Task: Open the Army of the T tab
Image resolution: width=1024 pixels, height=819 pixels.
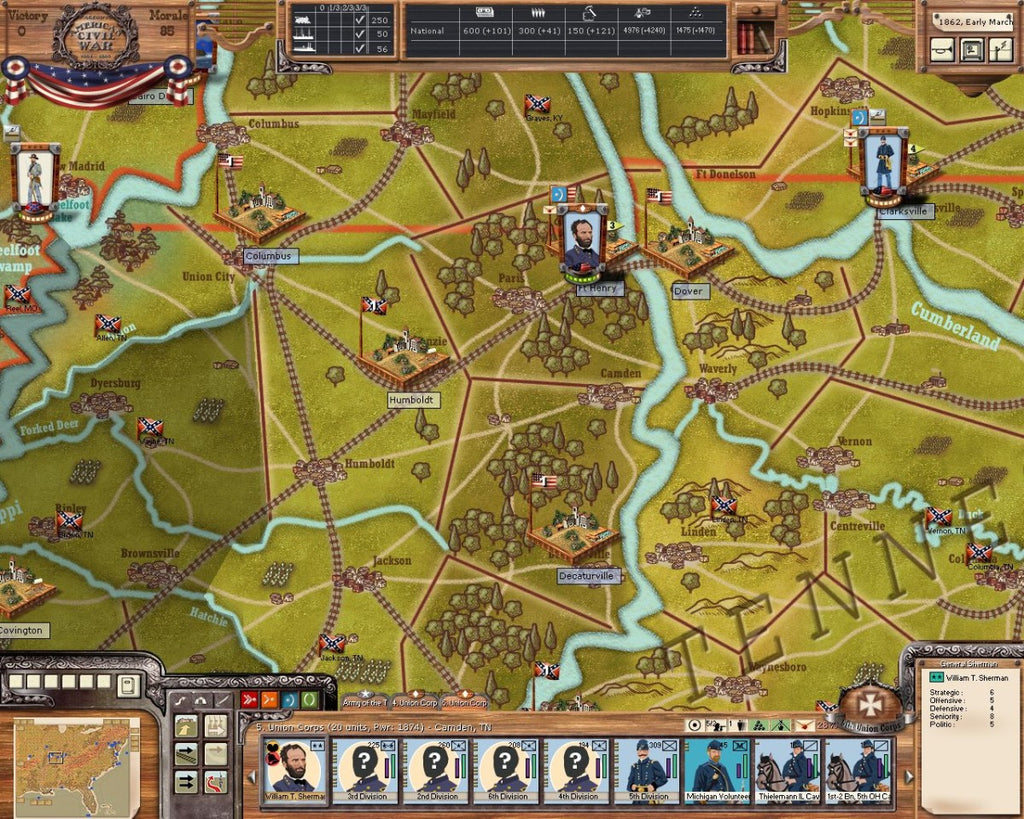Action: pyautogui.click(x=363, y=703)
